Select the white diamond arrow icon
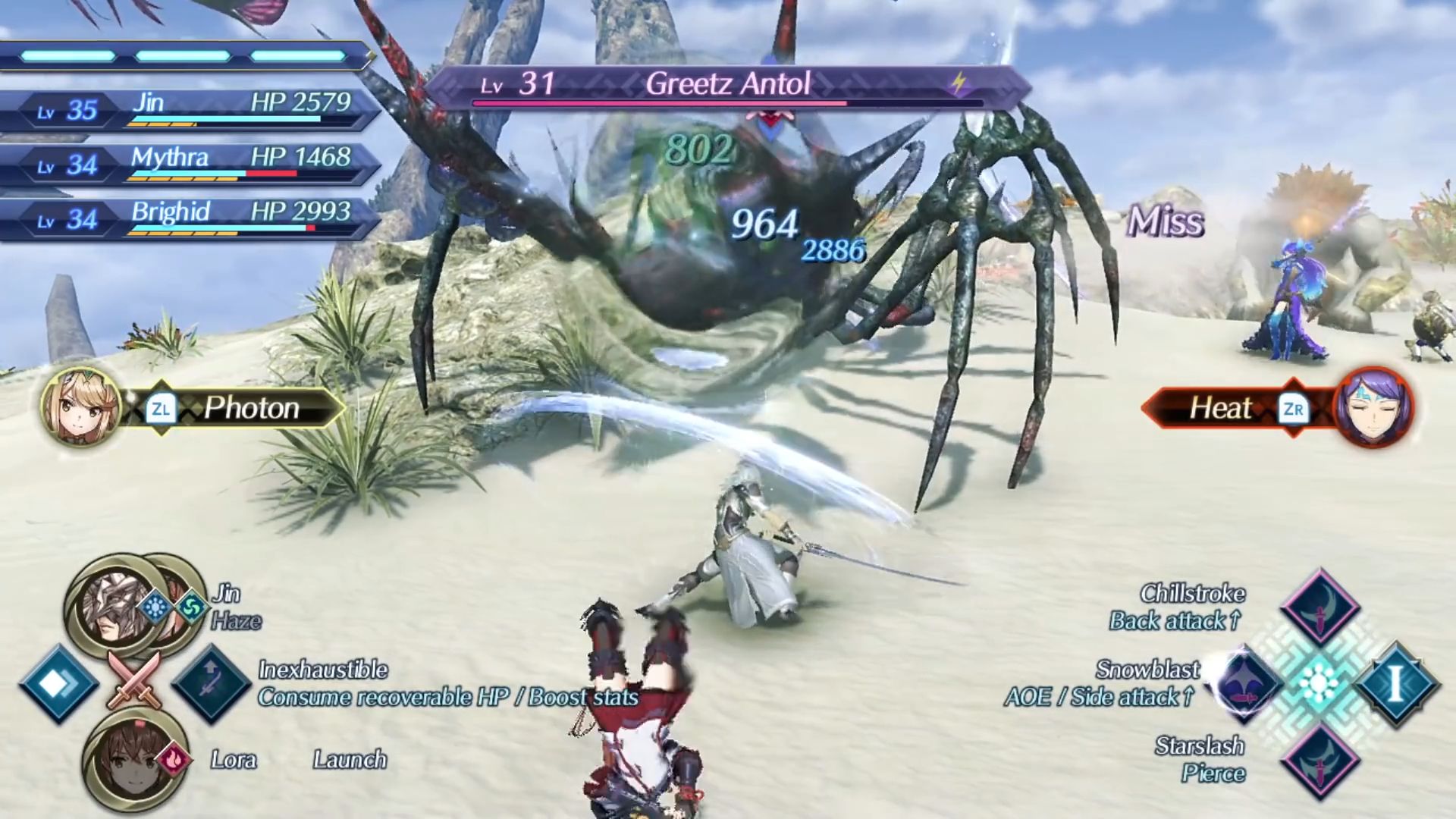The height and width of the screenshot is (819, 1456). pos(58,684)
